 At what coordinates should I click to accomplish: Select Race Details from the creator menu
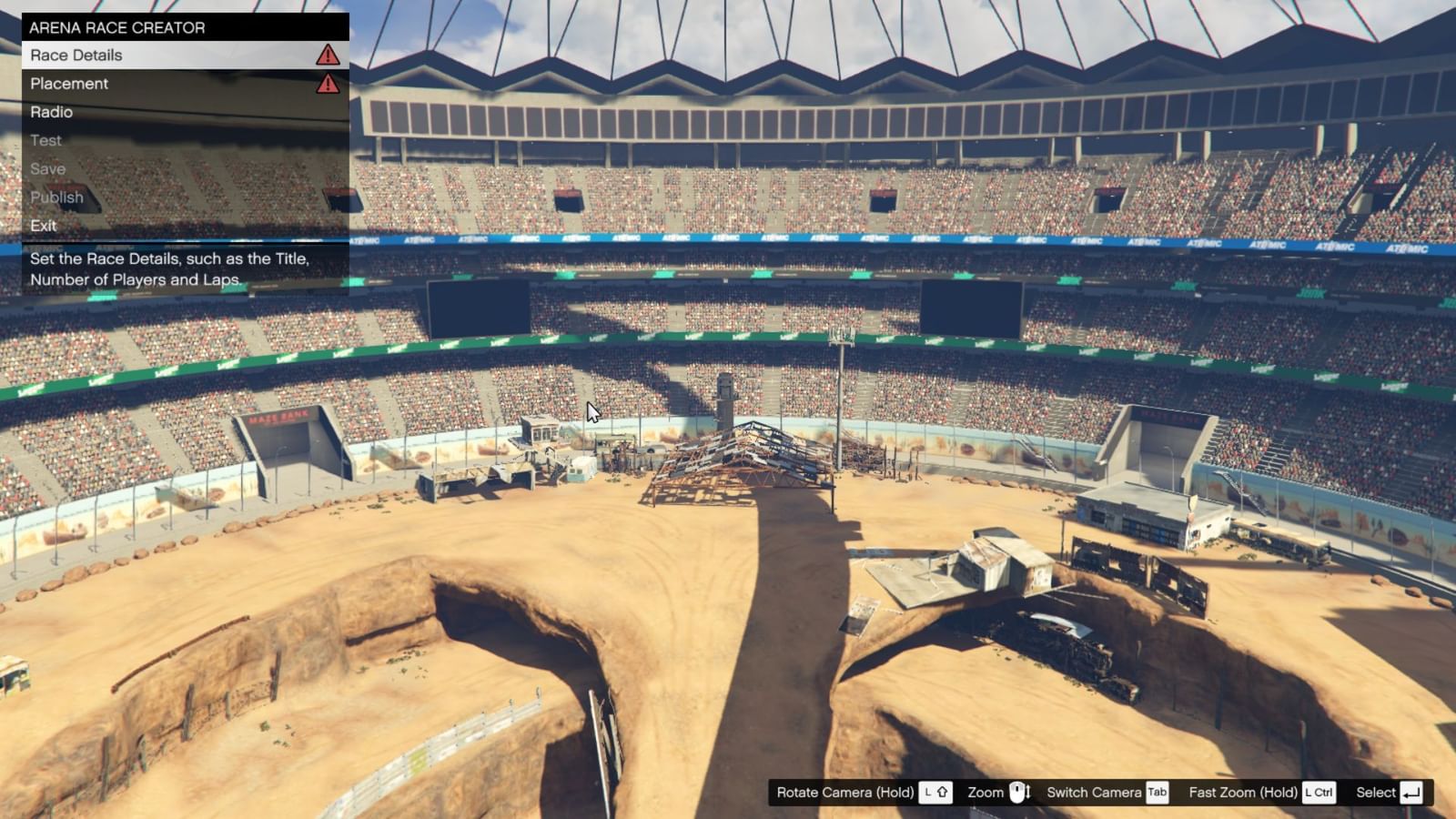click(76, 56)
